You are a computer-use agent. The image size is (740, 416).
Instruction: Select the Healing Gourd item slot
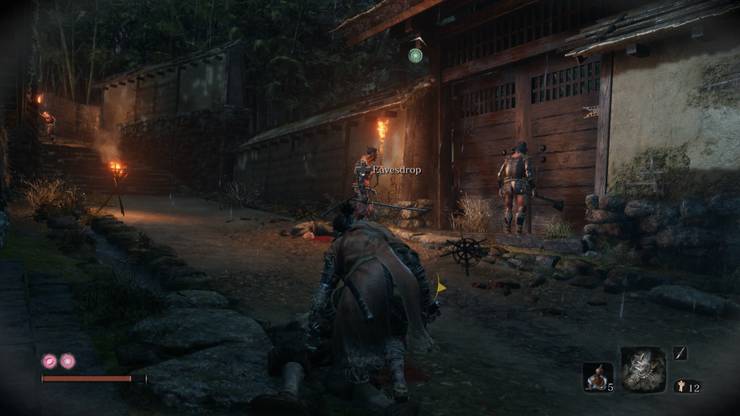pos(596,376)
